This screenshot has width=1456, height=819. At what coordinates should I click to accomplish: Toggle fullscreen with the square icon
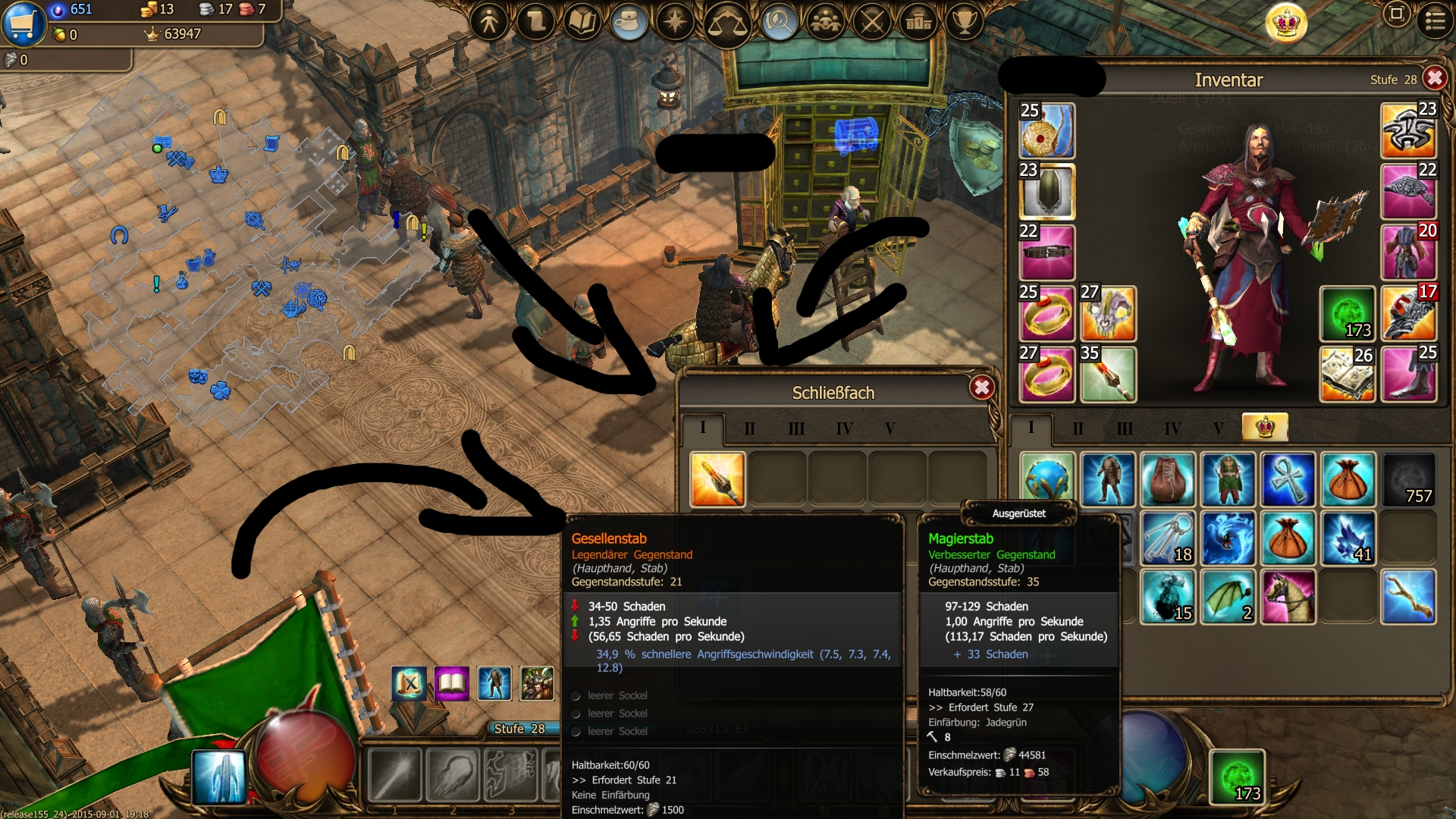pos(1396,14)
